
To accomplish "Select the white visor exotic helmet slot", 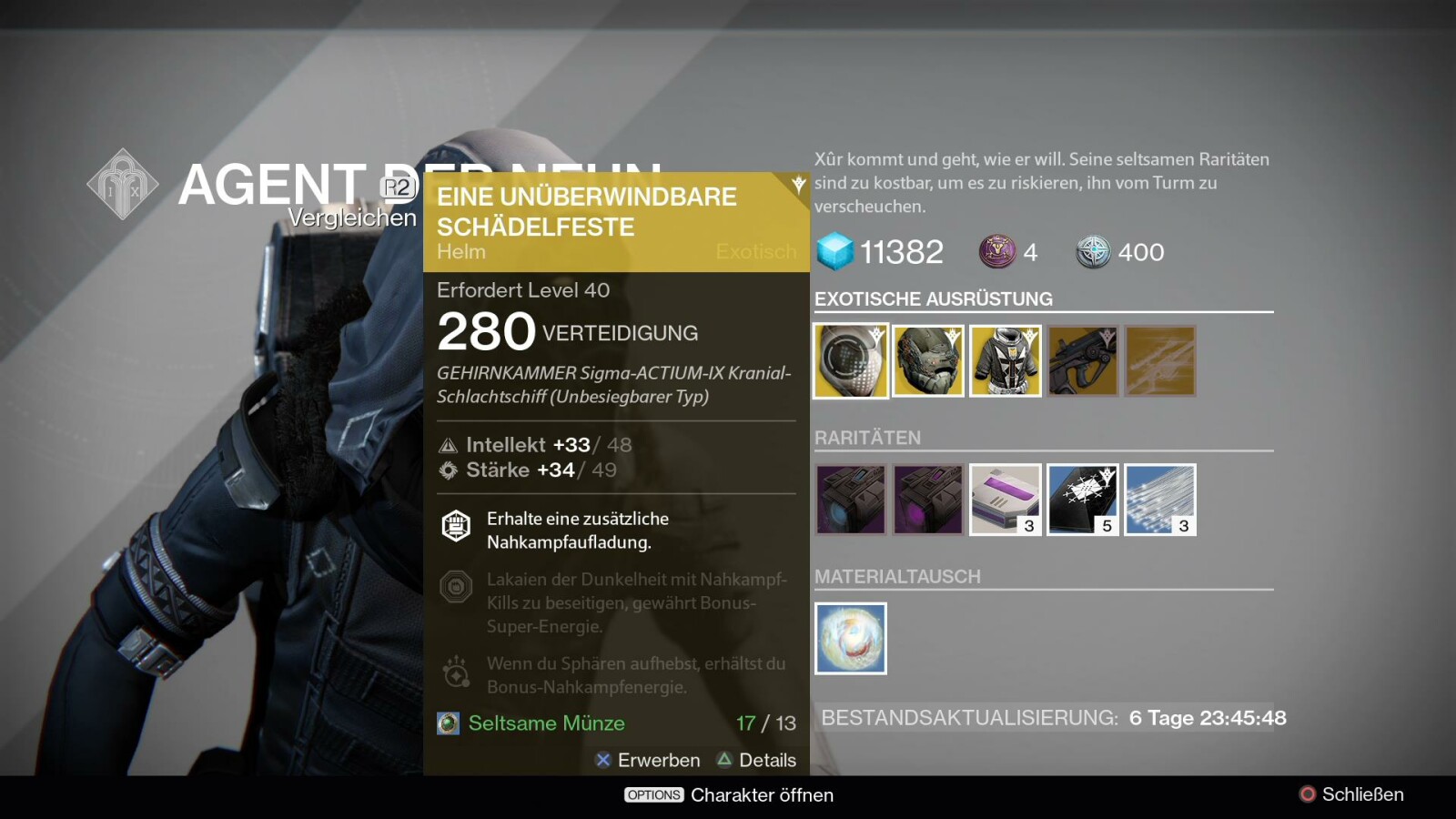I will pyautogui.click(x=850, y=361).
